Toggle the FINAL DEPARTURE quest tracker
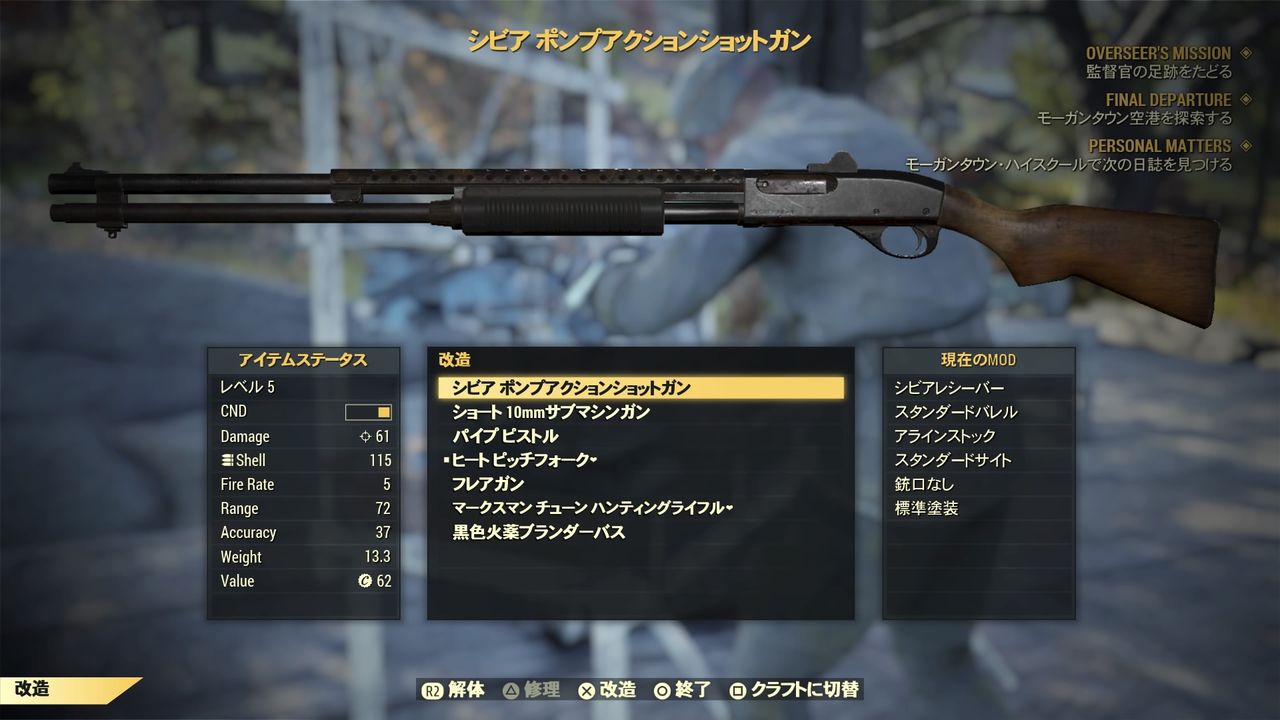Screen dimensions: 1280x720 [x=1243, y=99]
